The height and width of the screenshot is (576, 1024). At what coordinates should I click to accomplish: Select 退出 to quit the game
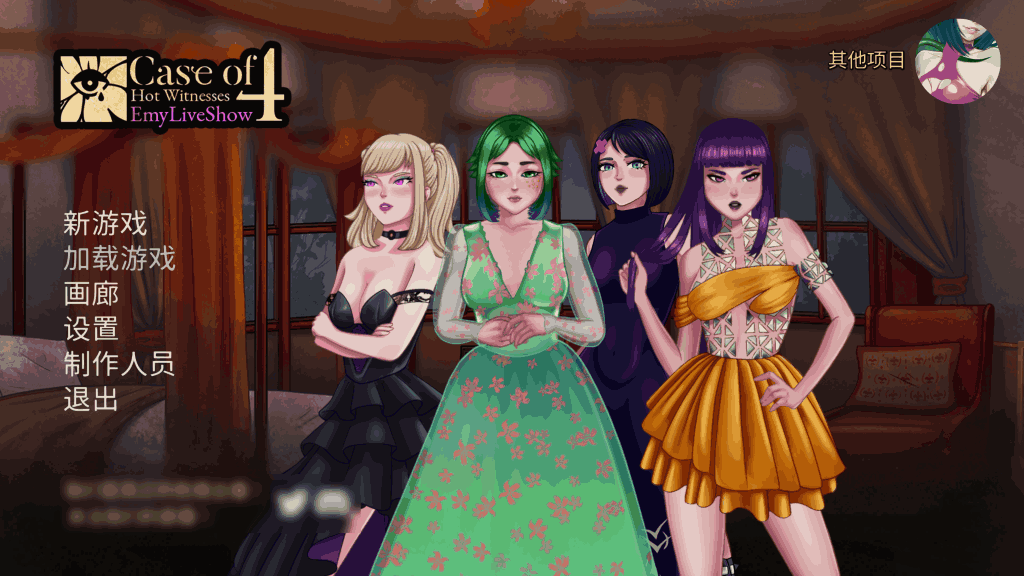[x=91, y=398]
